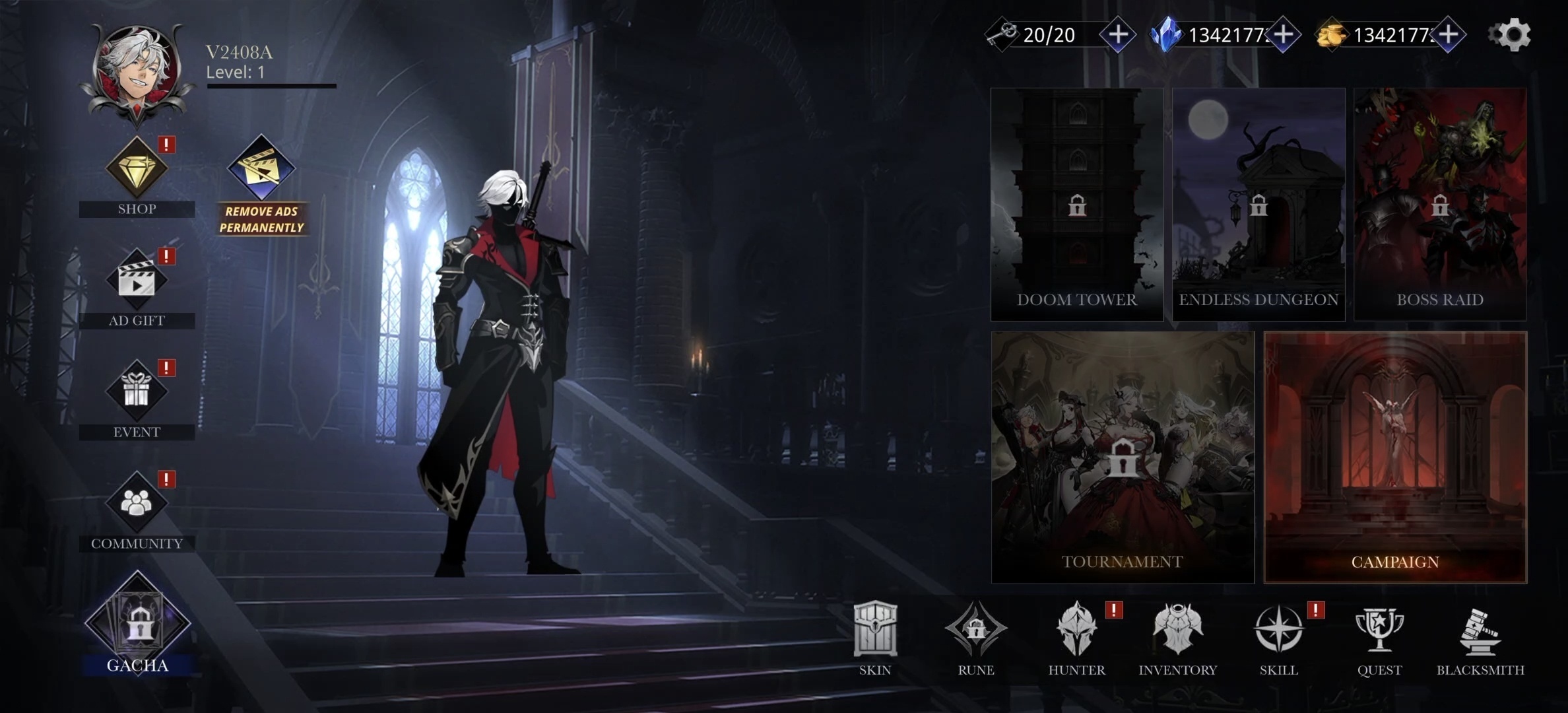Select the Doom Tower mode tile
Viewport: 1568px width, 713px height.
1077,205
